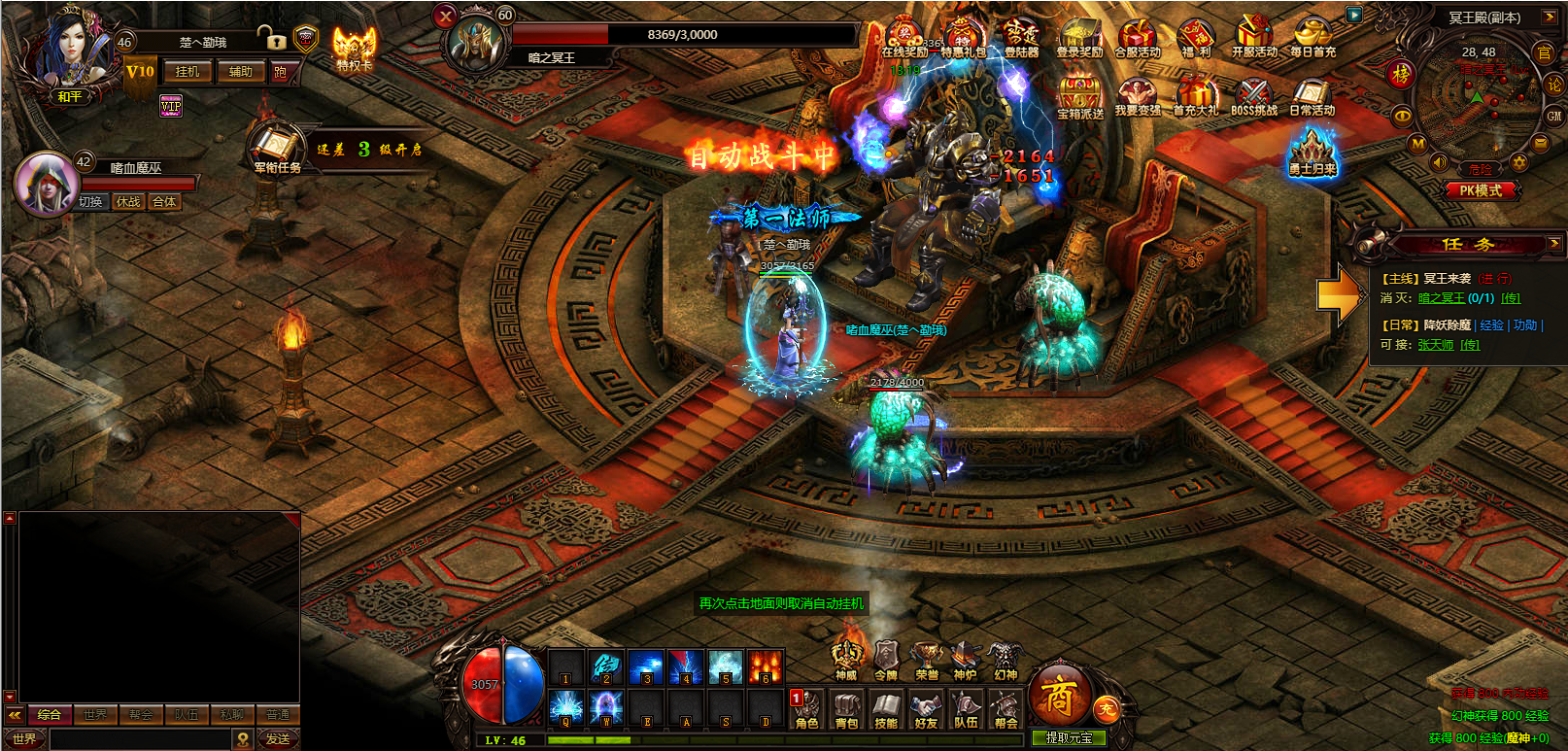Open the 幻神 menu icon
Viewport: 1568px width, 751px height.
(x=1005, y=661)
